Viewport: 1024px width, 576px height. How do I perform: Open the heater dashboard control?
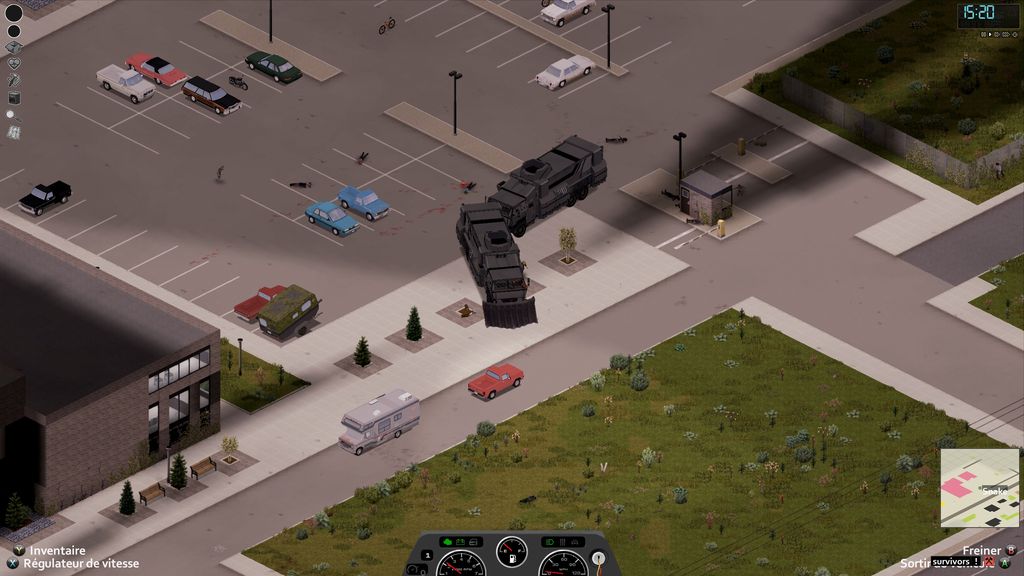point(560,542)
